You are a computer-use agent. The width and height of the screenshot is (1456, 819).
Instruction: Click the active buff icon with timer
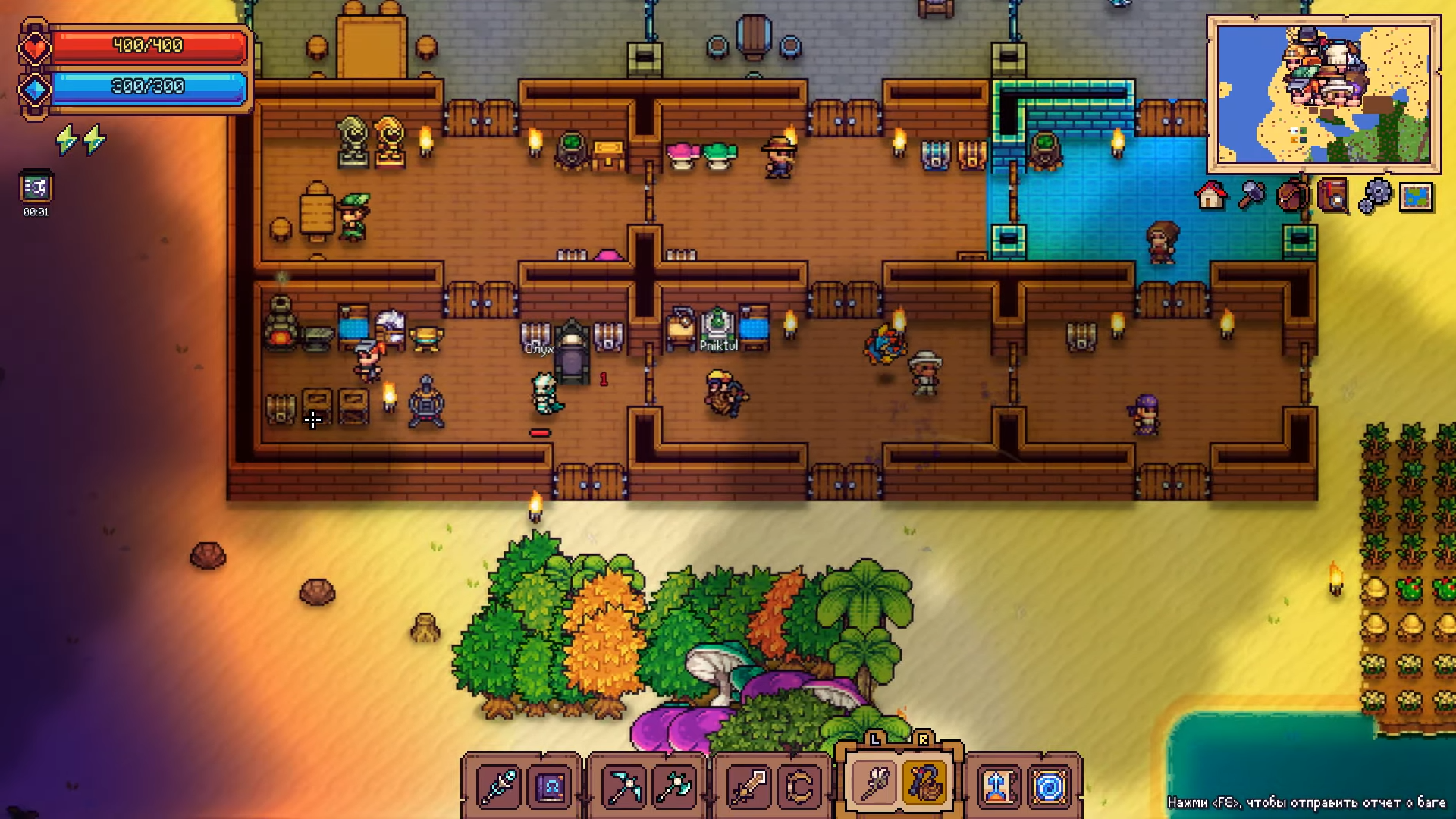click(36, 187)
